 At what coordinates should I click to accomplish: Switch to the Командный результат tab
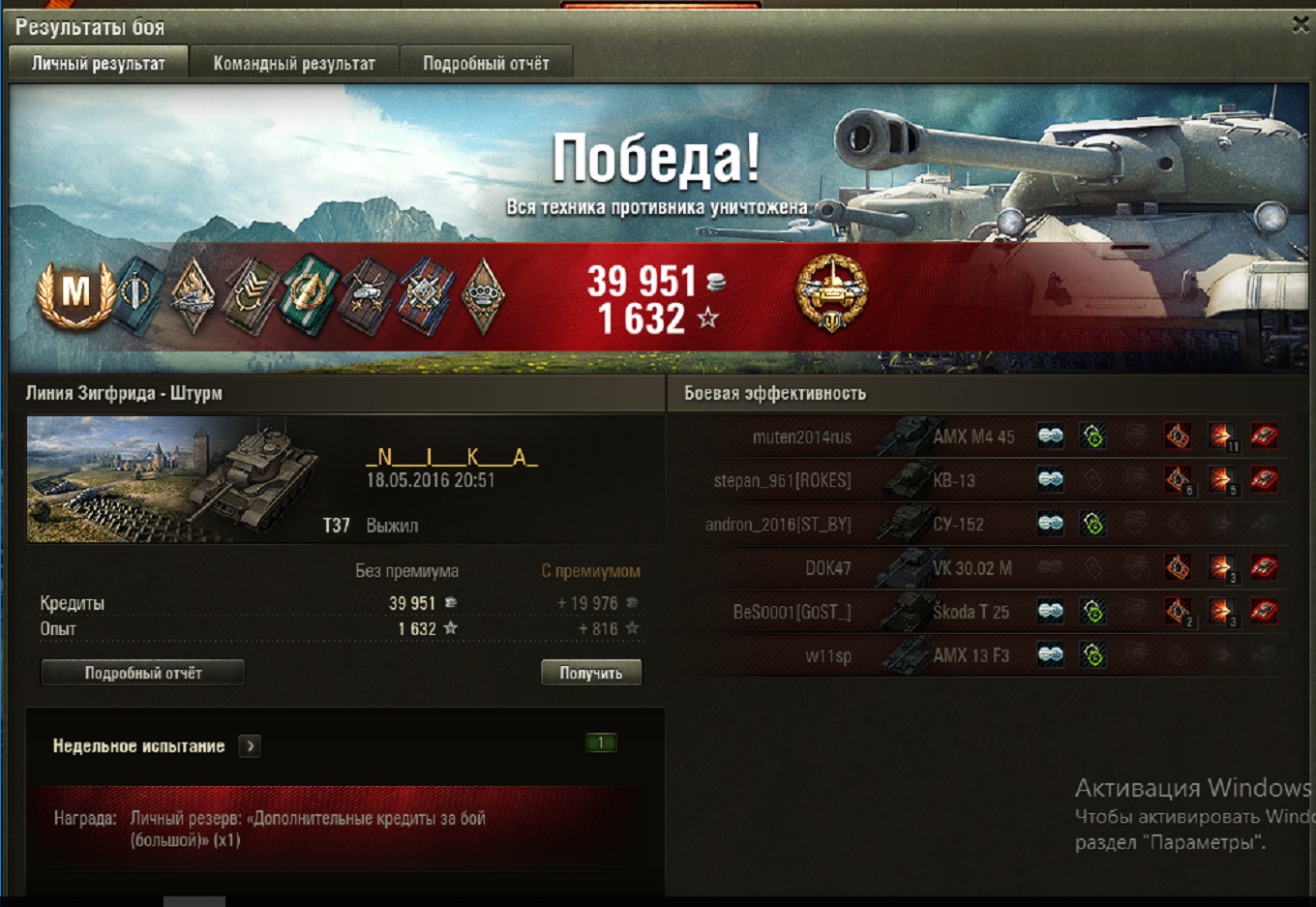pos(293,64)
